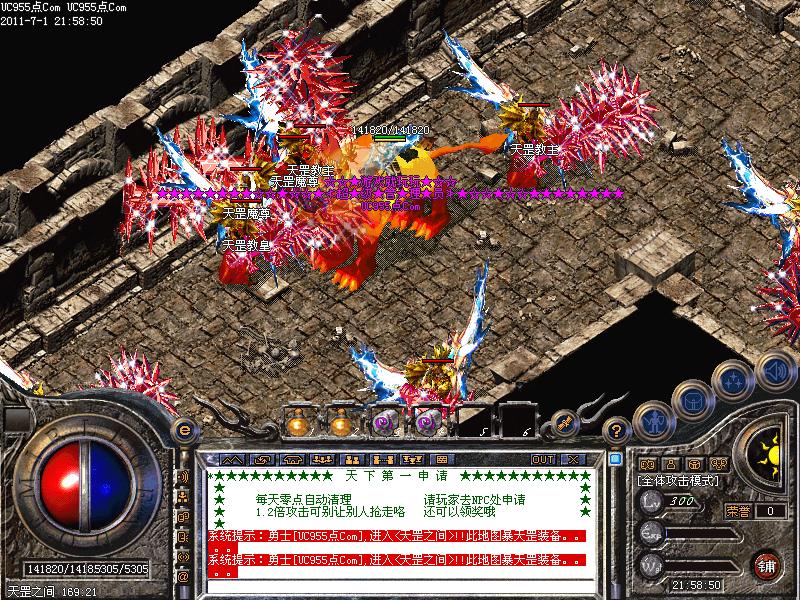Click the round 'e' button beside the orb
The height and width of the screenshot is (600, 800).
click(183, 431)
